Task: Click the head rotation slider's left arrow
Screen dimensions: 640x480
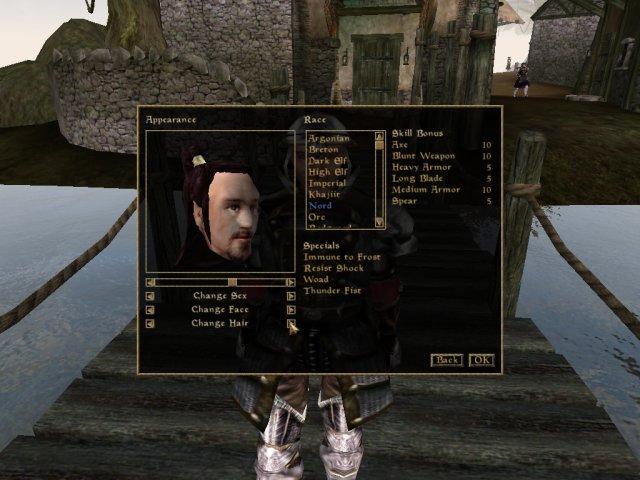Action: [150, 282]
